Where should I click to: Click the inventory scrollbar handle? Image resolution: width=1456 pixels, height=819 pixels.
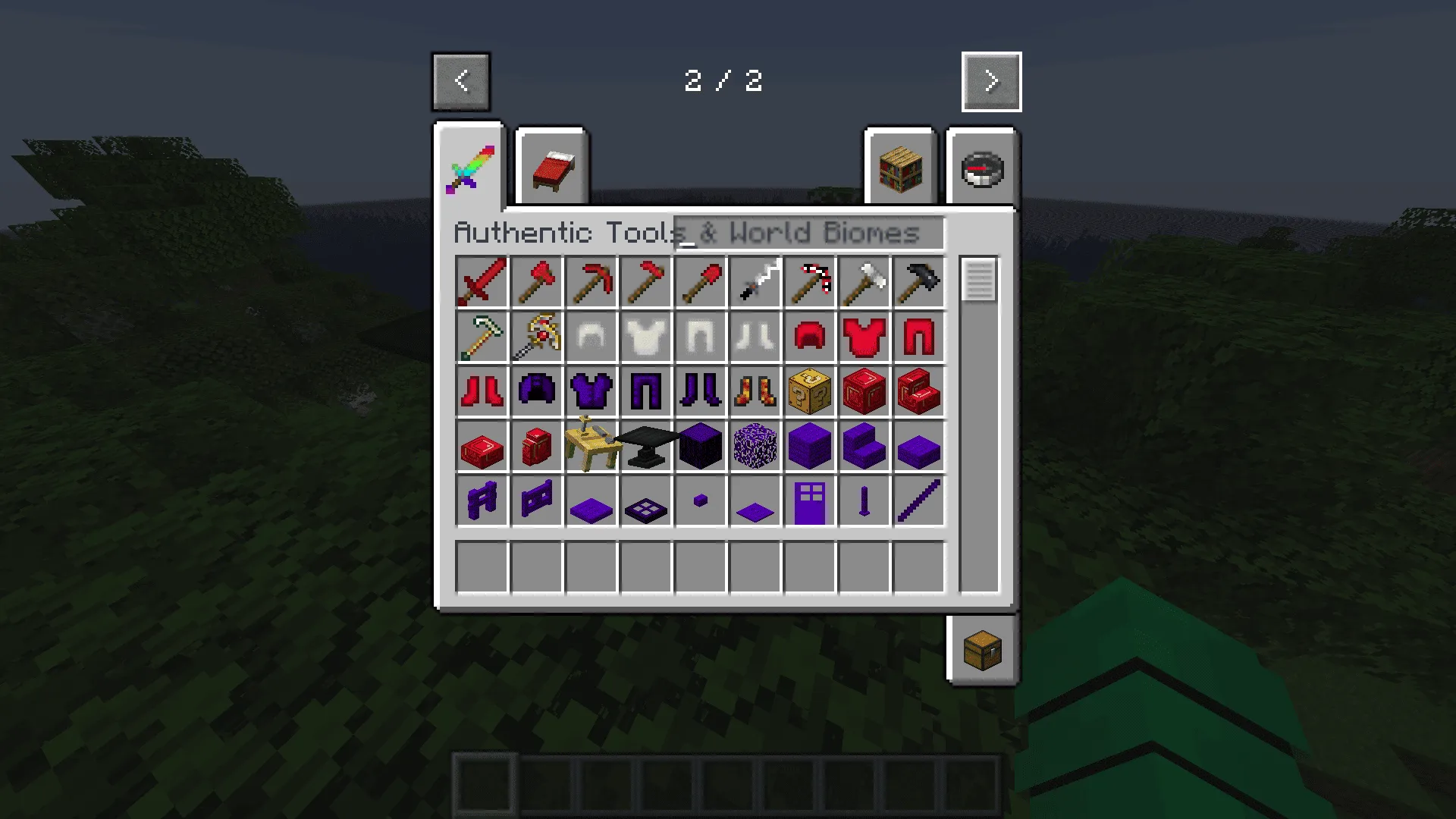pos(978,282)
